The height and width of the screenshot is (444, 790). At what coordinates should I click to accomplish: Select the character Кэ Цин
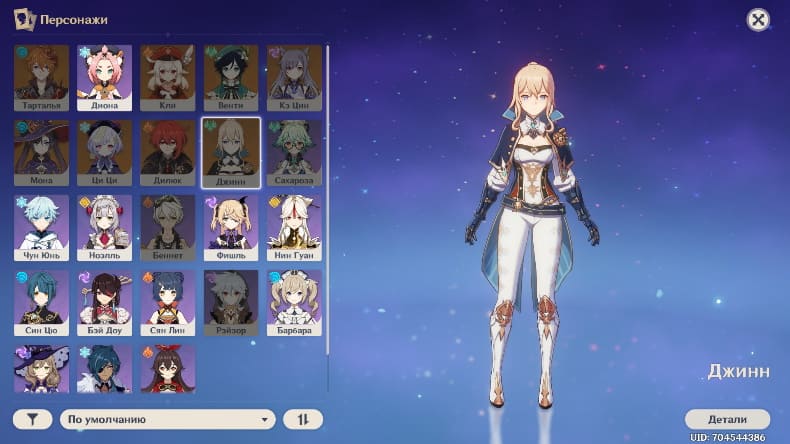point(294,76)
